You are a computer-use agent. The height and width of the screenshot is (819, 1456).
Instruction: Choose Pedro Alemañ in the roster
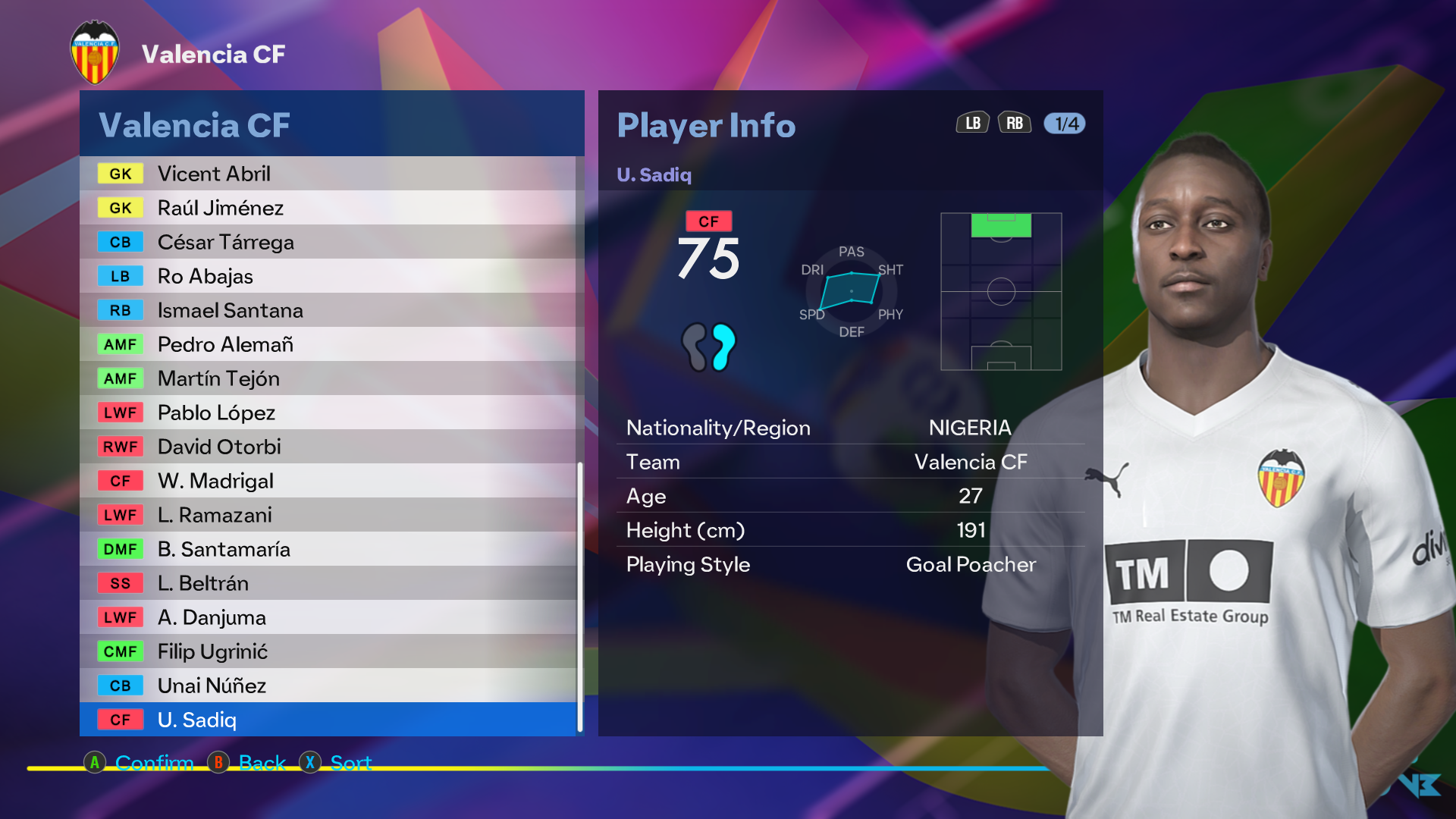pyautogui.click(x=328, y=344)
